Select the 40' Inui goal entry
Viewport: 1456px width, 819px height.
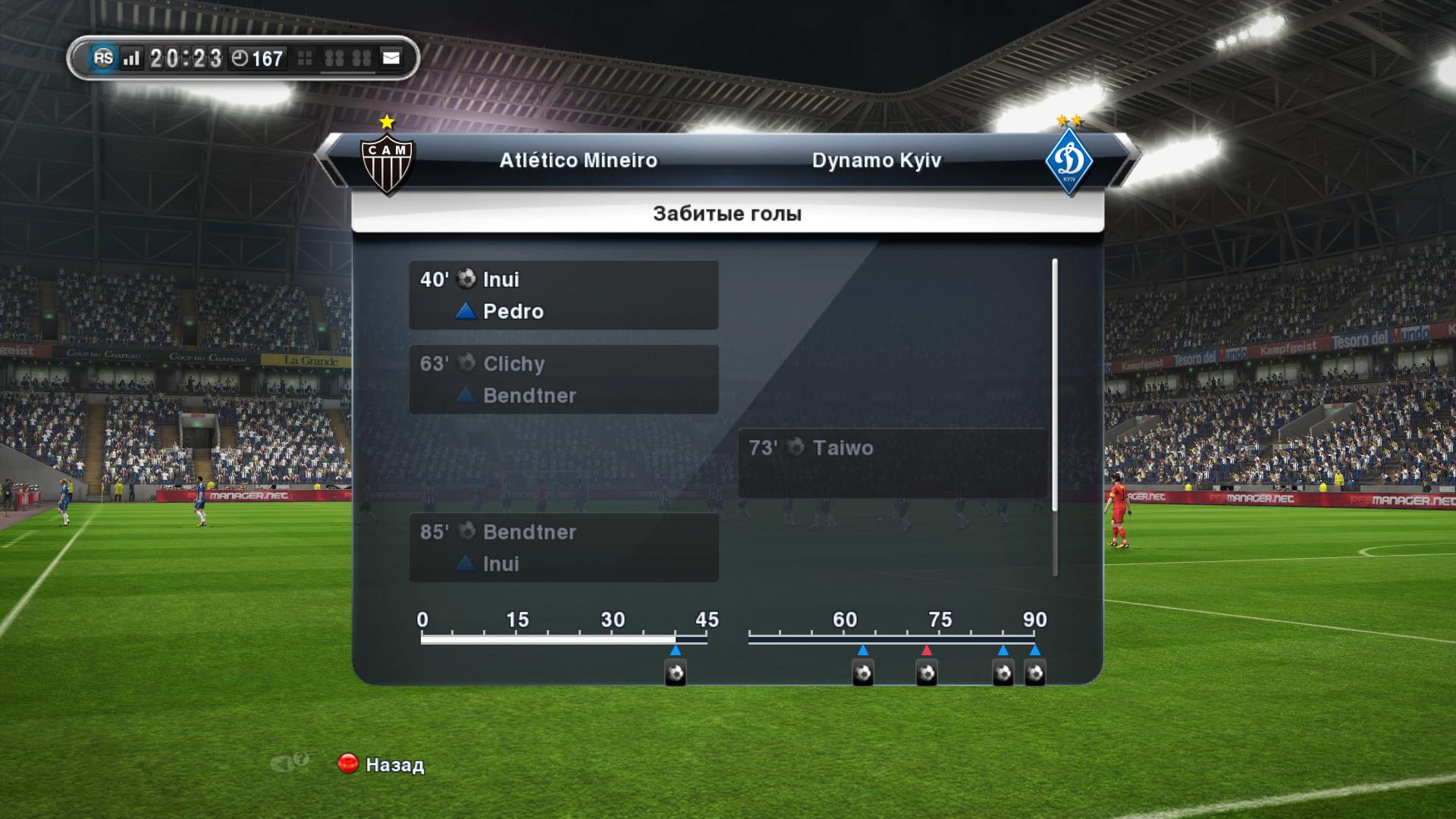pyautogui.click(x=563, y=295)
